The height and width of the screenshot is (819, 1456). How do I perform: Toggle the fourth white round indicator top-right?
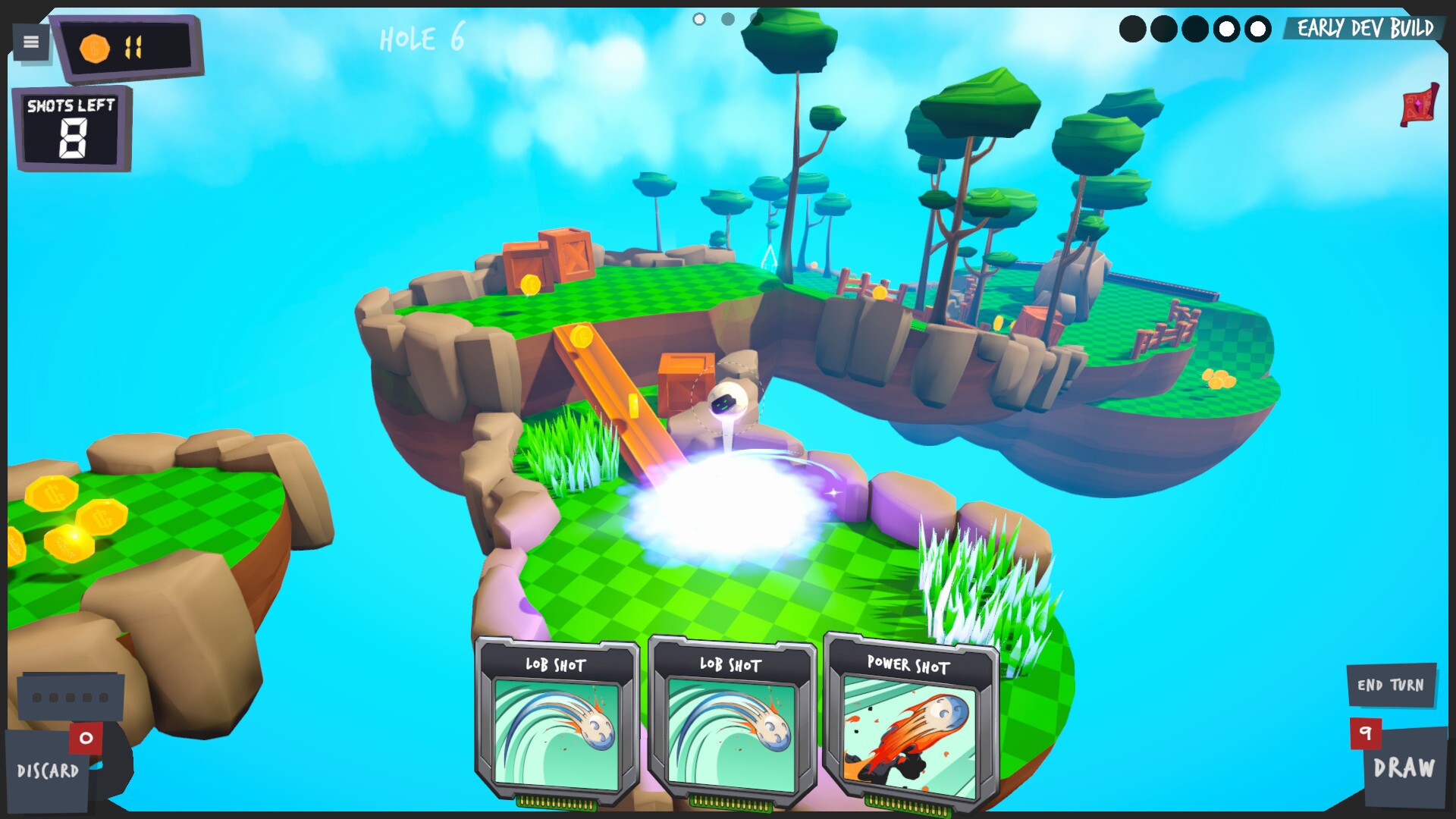pos(1227,28)
